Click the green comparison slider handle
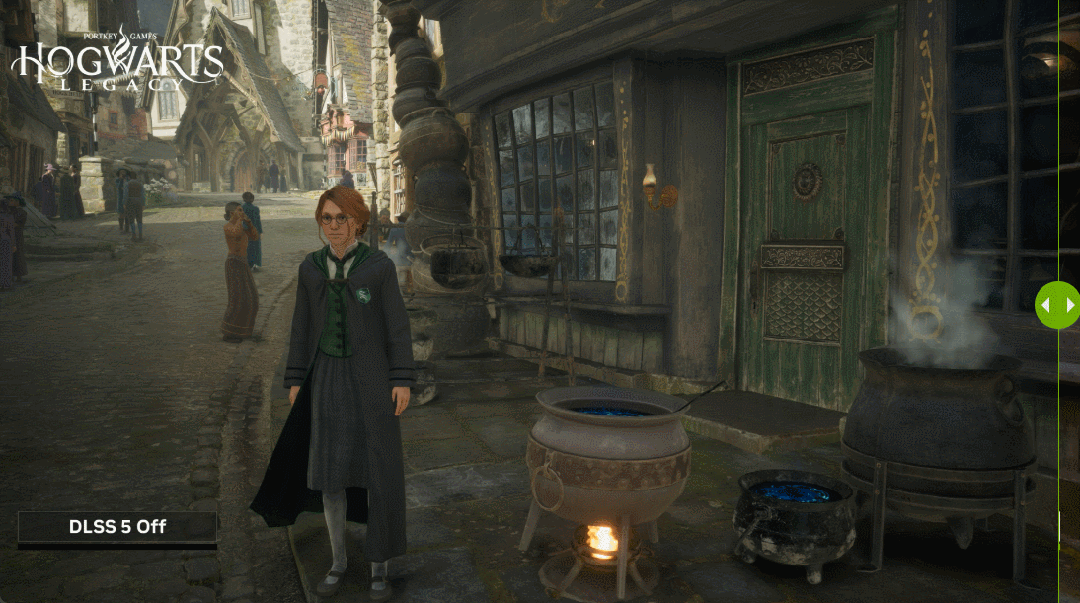Screen dimensions: 1080x603 (x=1058, y=305)
